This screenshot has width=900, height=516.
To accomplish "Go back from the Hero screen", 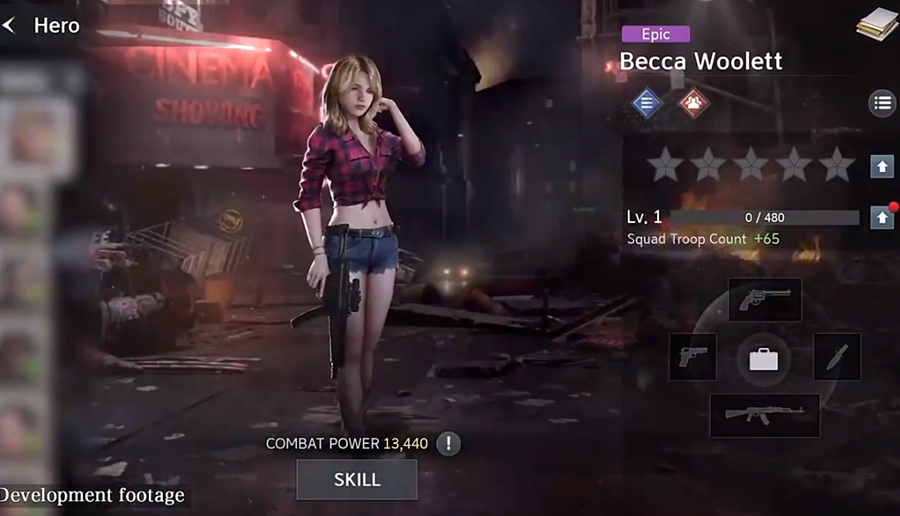I will pyautogui.click(x=10, y=26).
